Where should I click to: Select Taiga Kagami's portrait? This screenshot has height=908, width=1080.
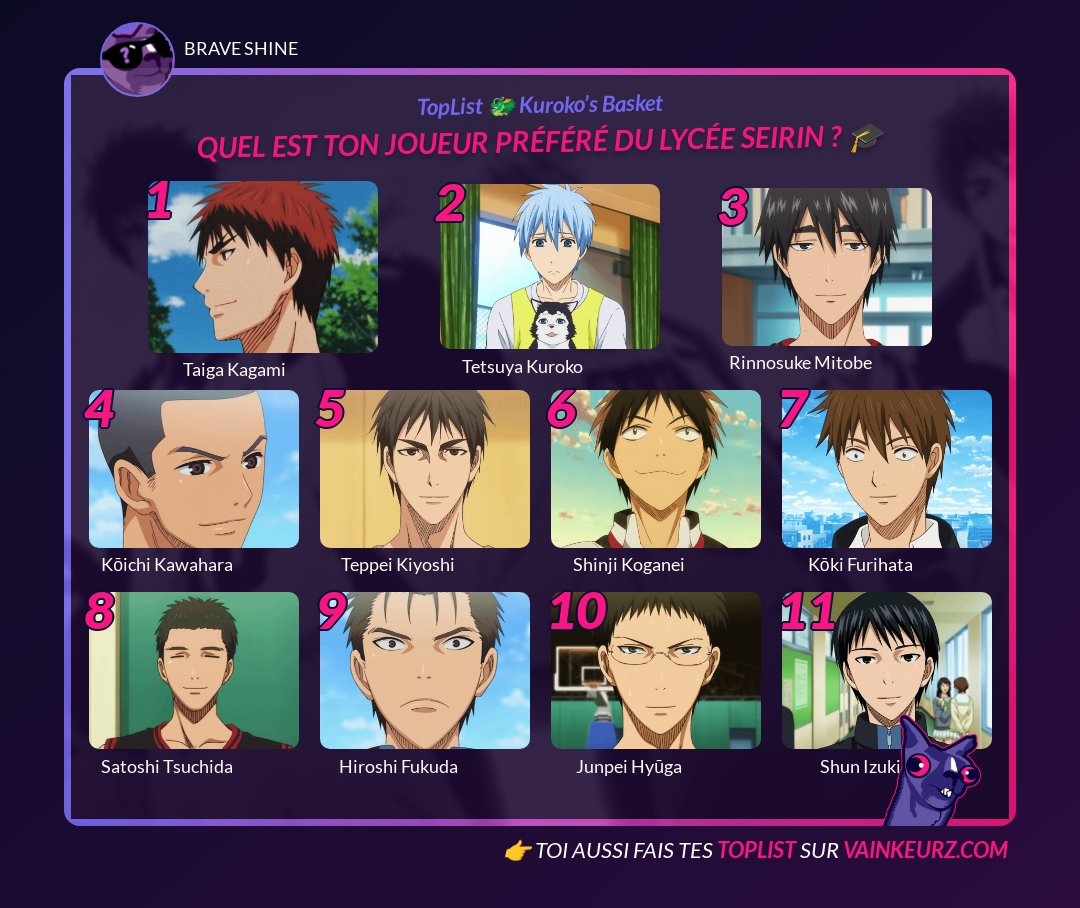click(263, 267)
